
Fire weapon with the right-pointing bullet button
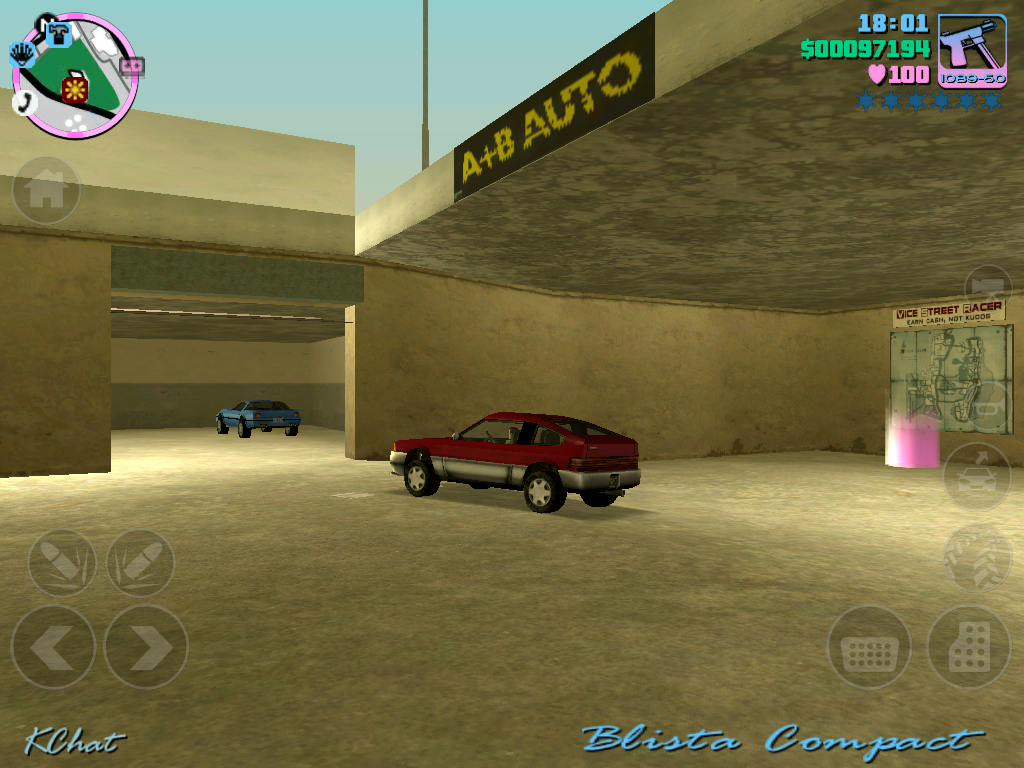click(x=140, y=563)
